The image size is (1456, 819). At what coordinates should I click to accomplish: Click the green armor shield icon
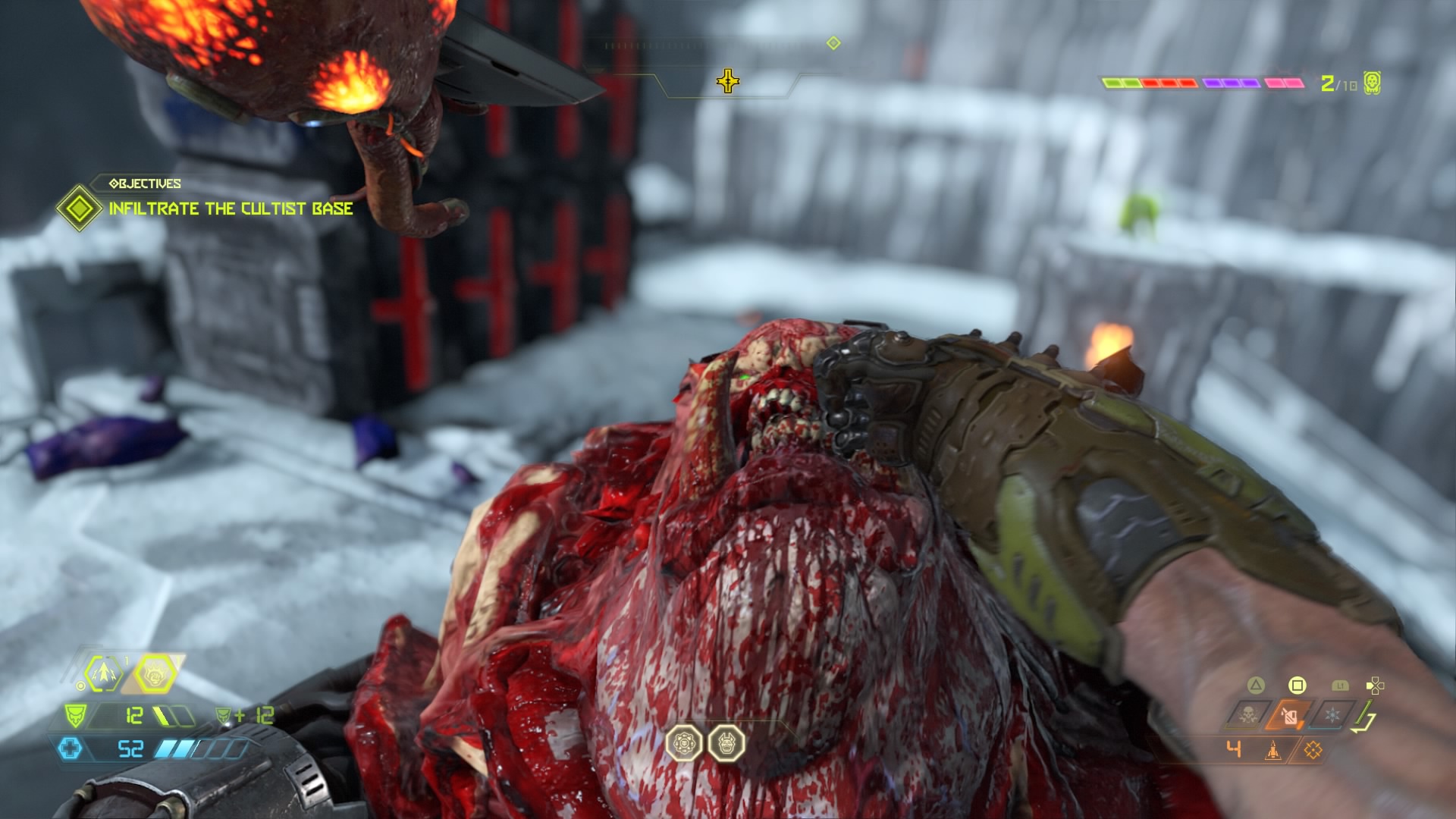click(x=76, y=715)
